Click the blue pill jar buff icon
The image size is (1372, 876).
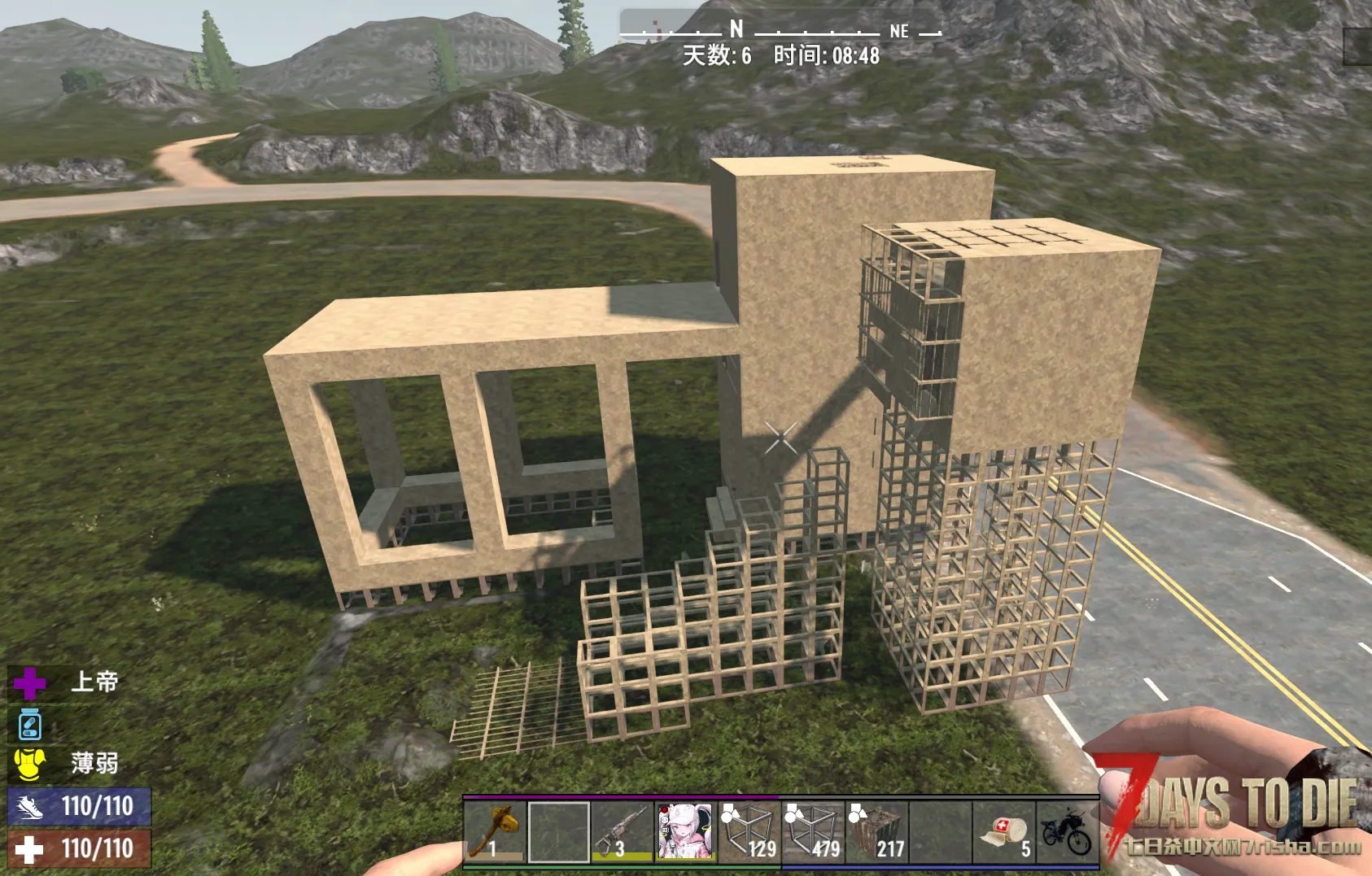[30, 724]
